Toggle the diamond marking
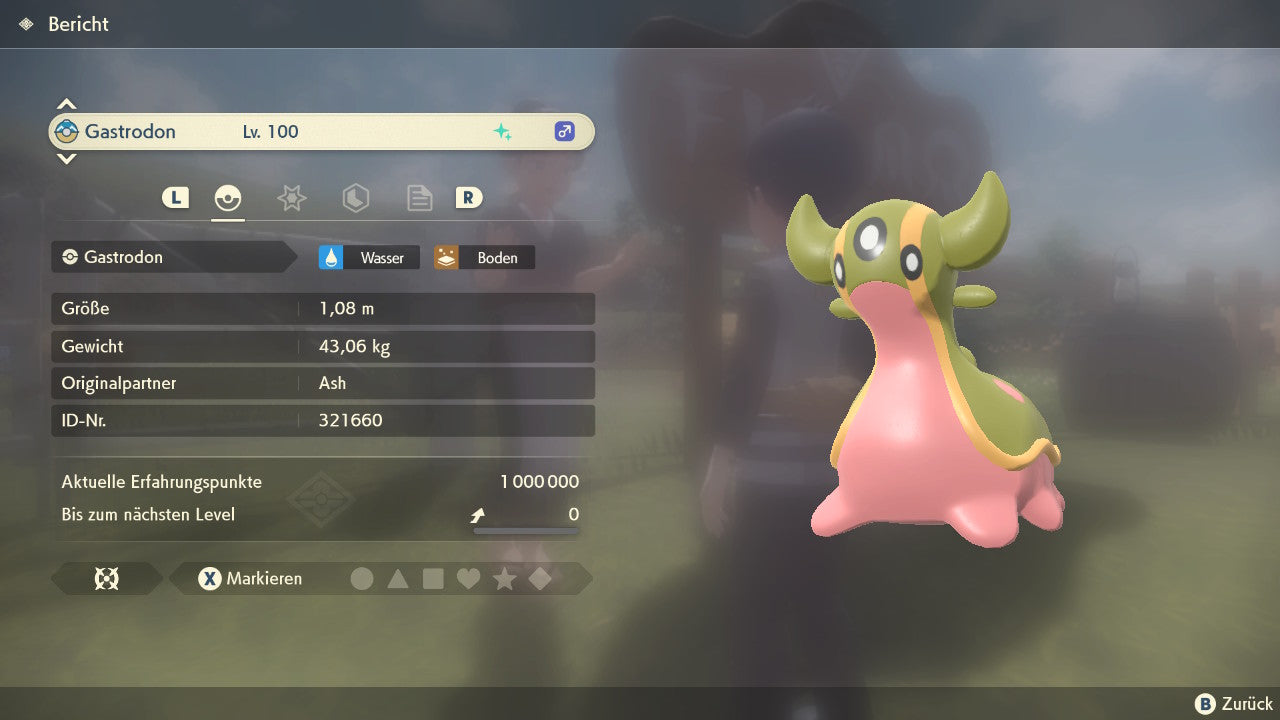This screenshot has width=1280, height=720. pos(540,578)
